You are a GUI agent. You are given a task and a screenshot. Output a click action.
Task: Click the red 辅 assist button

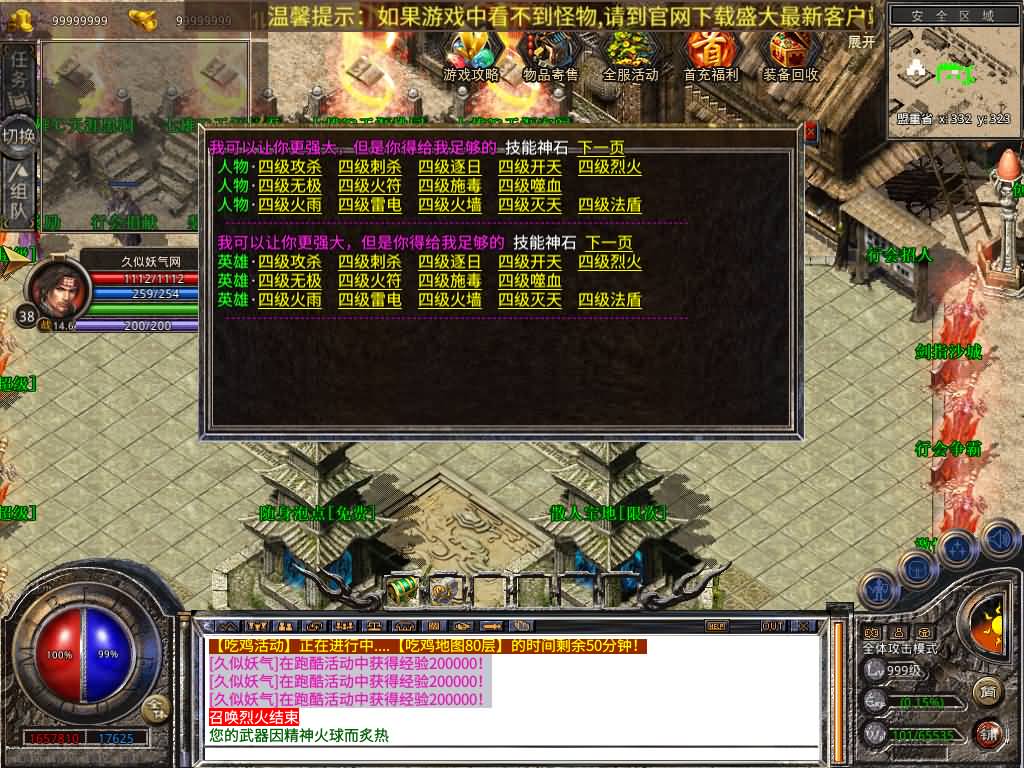pyautogui.click(x=987, y=732)
